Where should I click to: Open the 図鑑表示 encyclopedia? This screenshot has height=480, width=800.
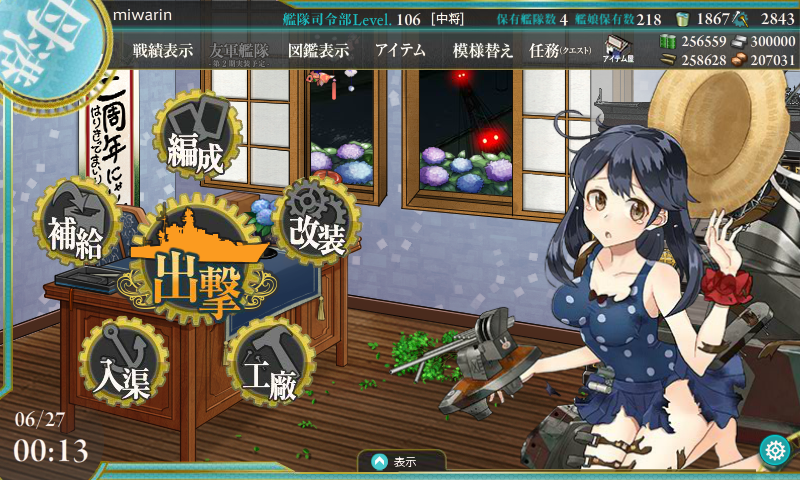click(318, 51)
